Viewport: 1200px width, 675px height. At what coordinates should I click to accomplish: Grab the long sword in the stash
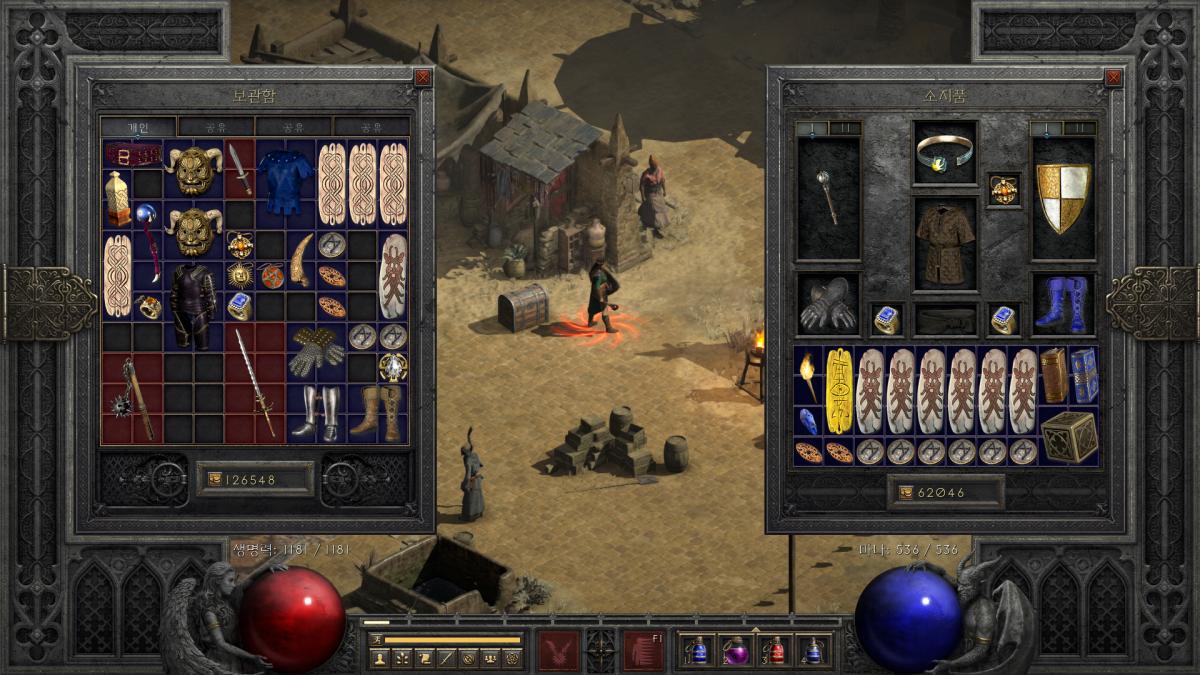(x=254, y=381)
